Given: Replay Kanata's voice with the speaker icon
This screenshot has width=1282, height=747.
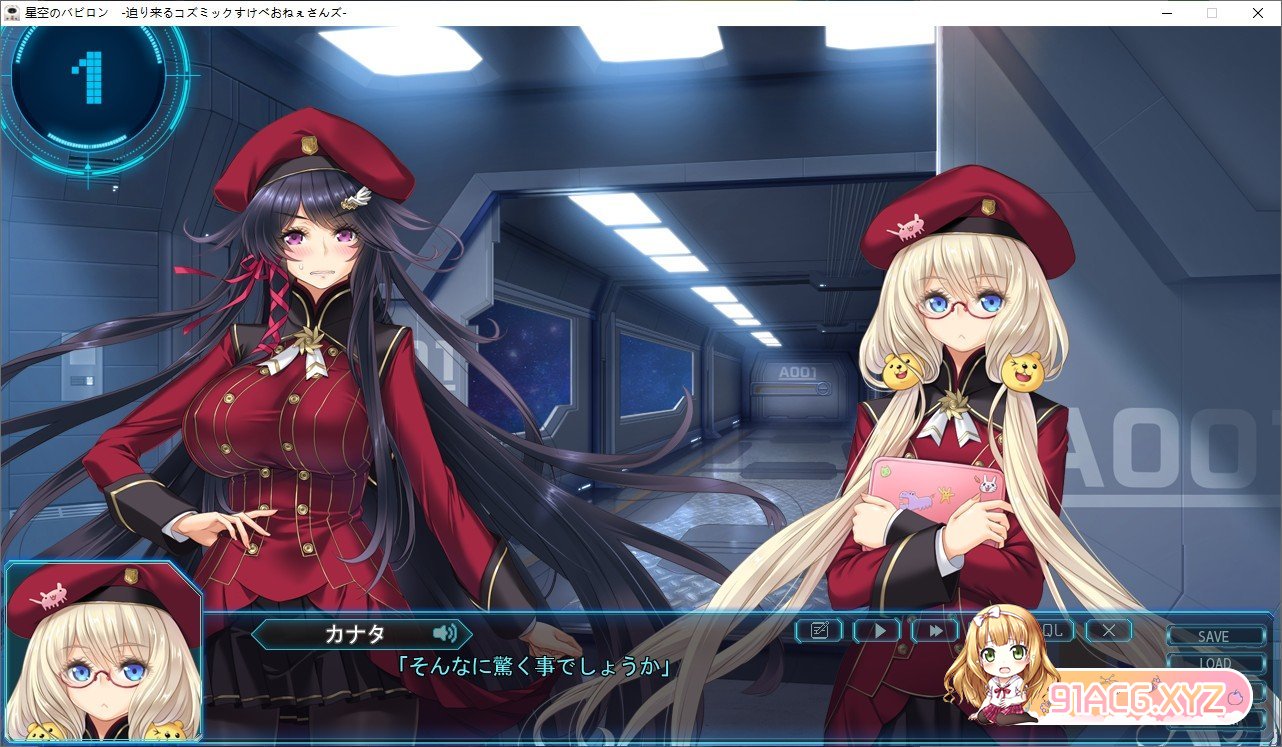Looking at the screenshot, I should pyautogui.click(x=445, y=633).
